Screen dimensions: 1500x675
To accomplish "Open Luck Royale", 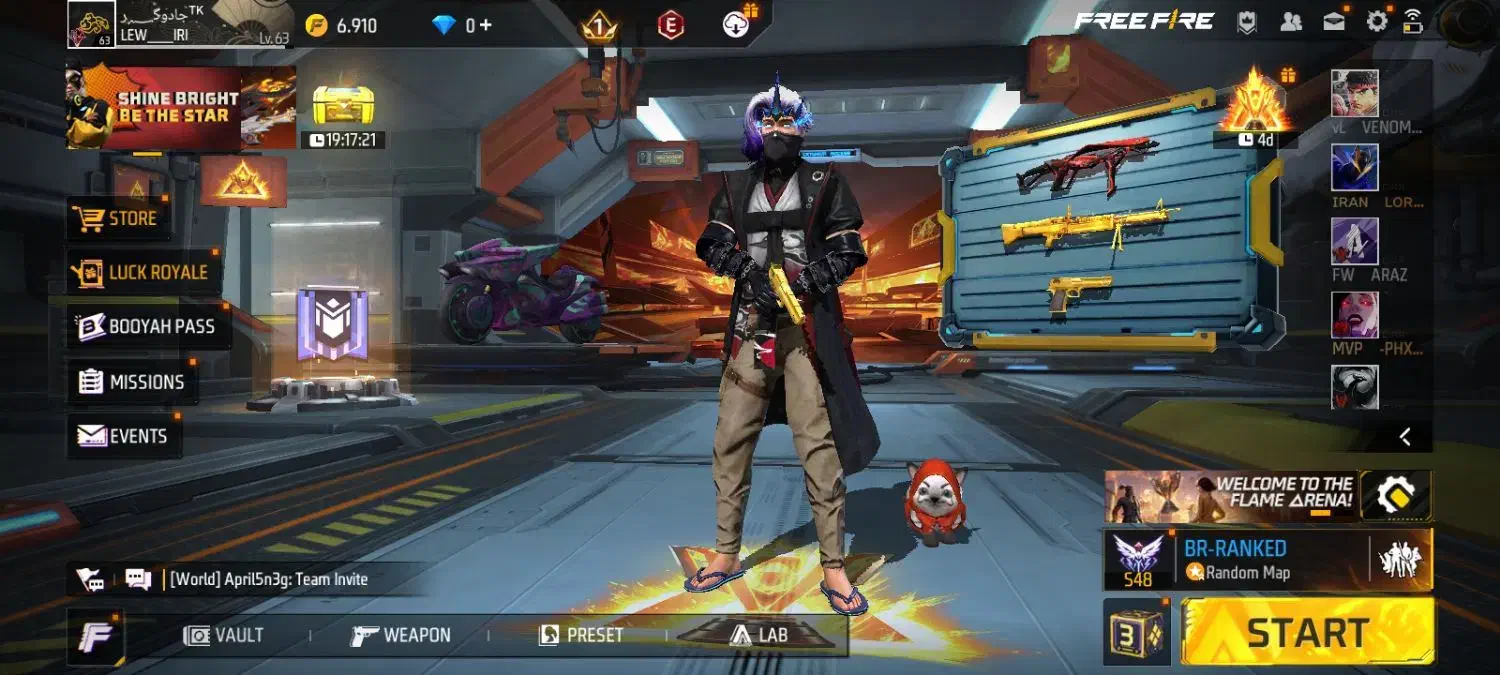I will (144, 272).
